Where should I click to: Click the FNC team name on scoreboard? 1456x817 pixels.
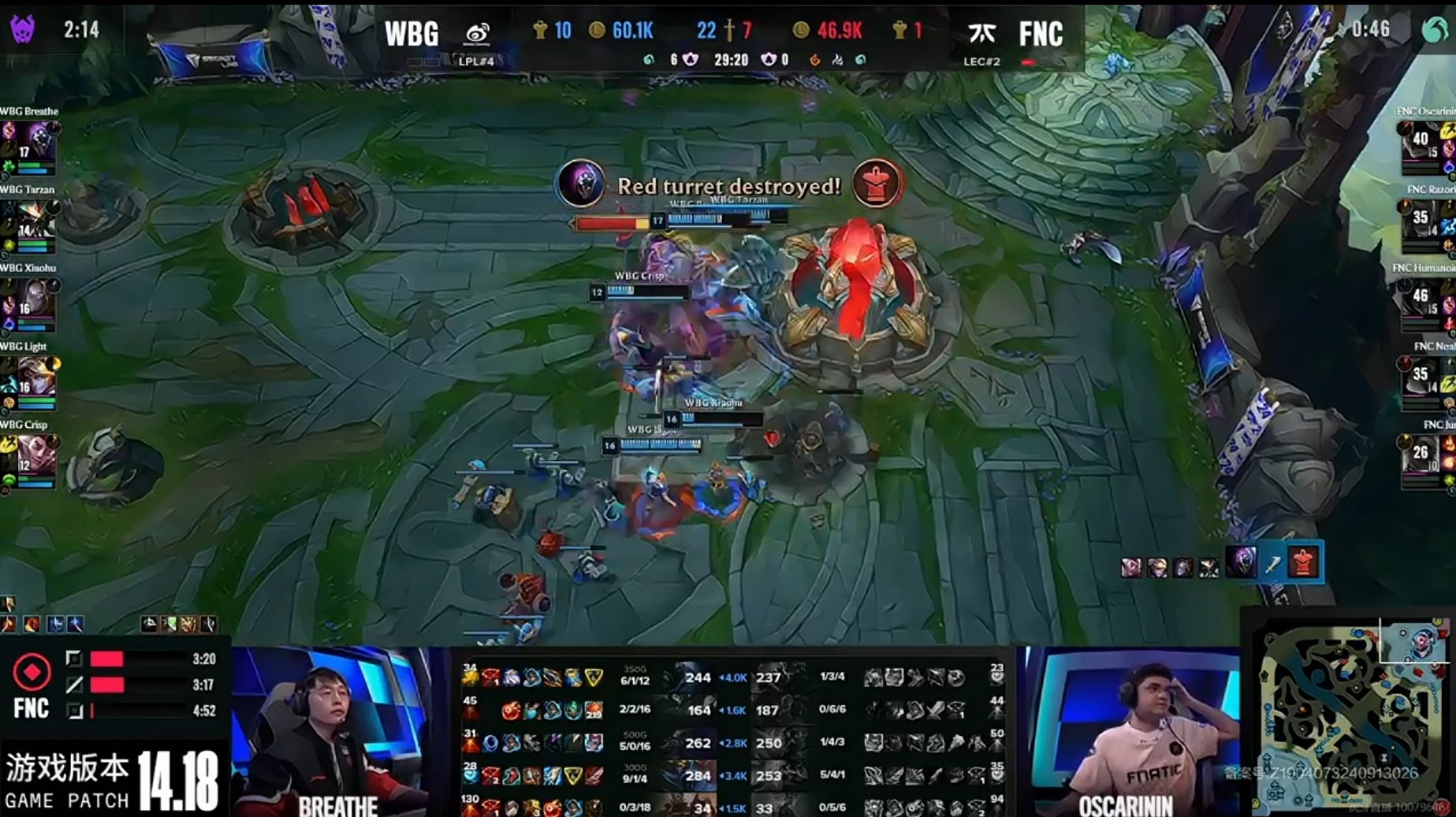[1041, 34]
